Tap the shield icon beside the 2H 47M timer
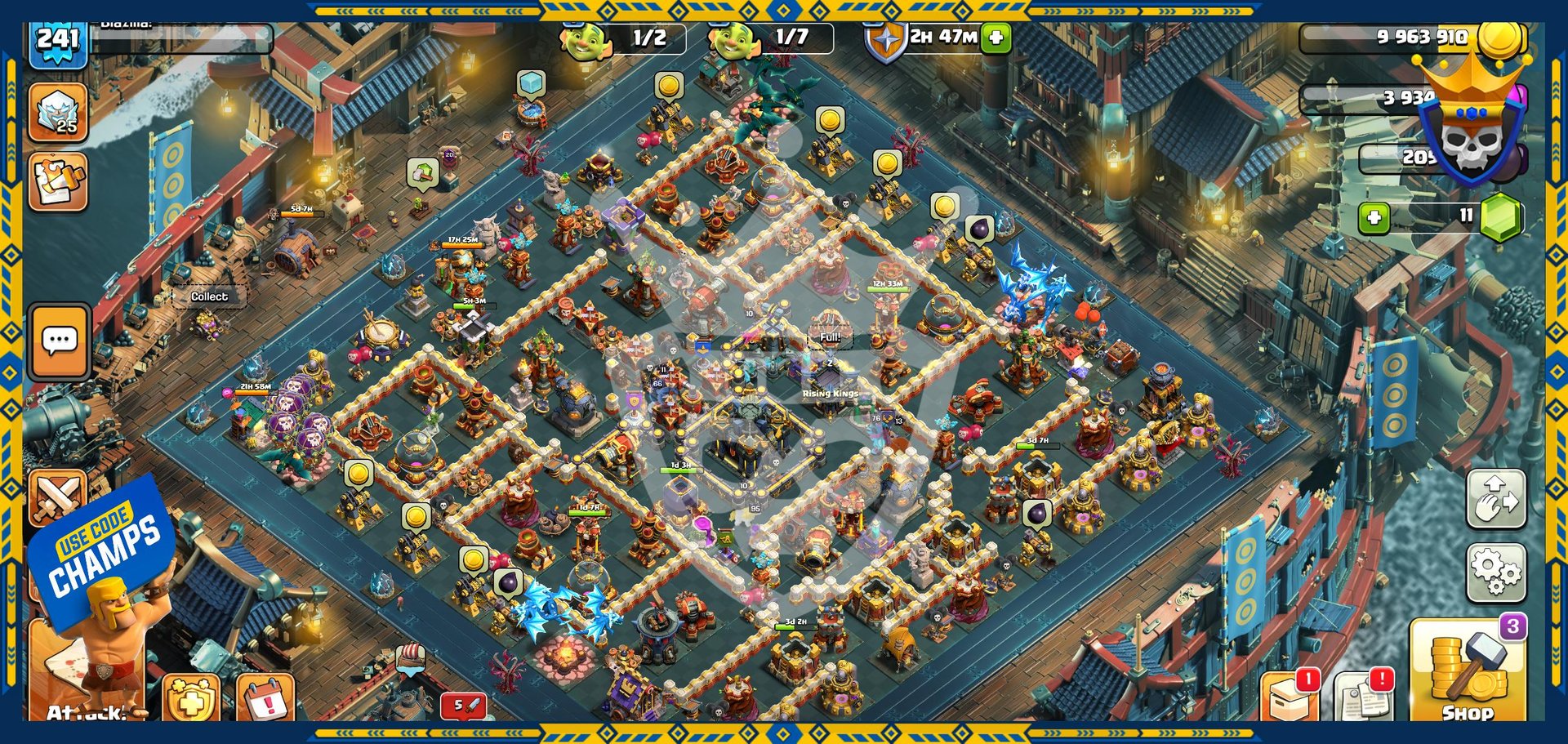The height and width of the screenshot is (744, 1568). [x=885, y=41]
